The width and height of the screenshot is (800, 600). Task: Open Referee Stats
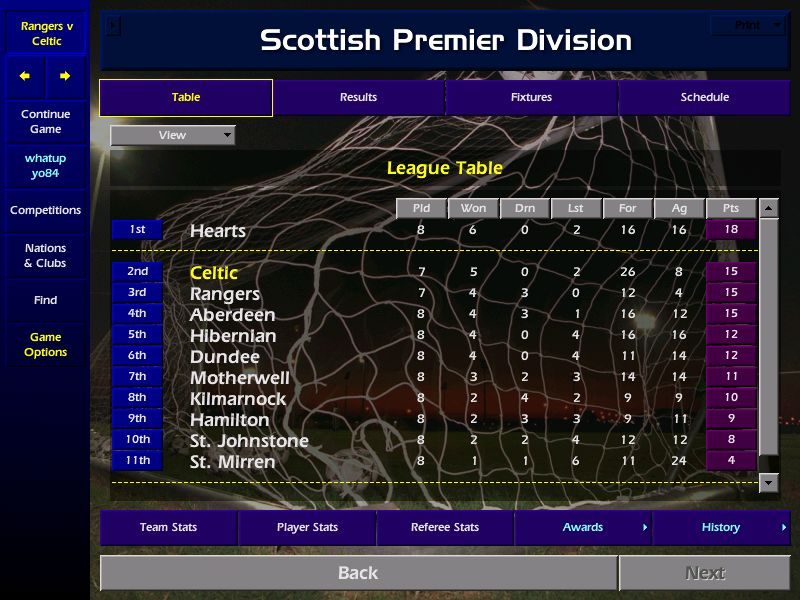coord(445,527)
